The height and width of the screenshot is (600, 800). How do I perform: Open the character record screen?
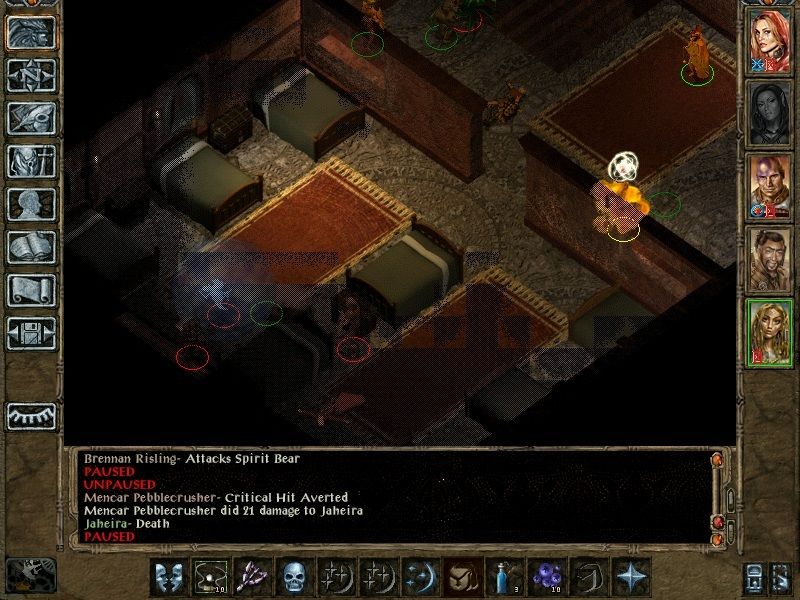click(x=31, y=205)
